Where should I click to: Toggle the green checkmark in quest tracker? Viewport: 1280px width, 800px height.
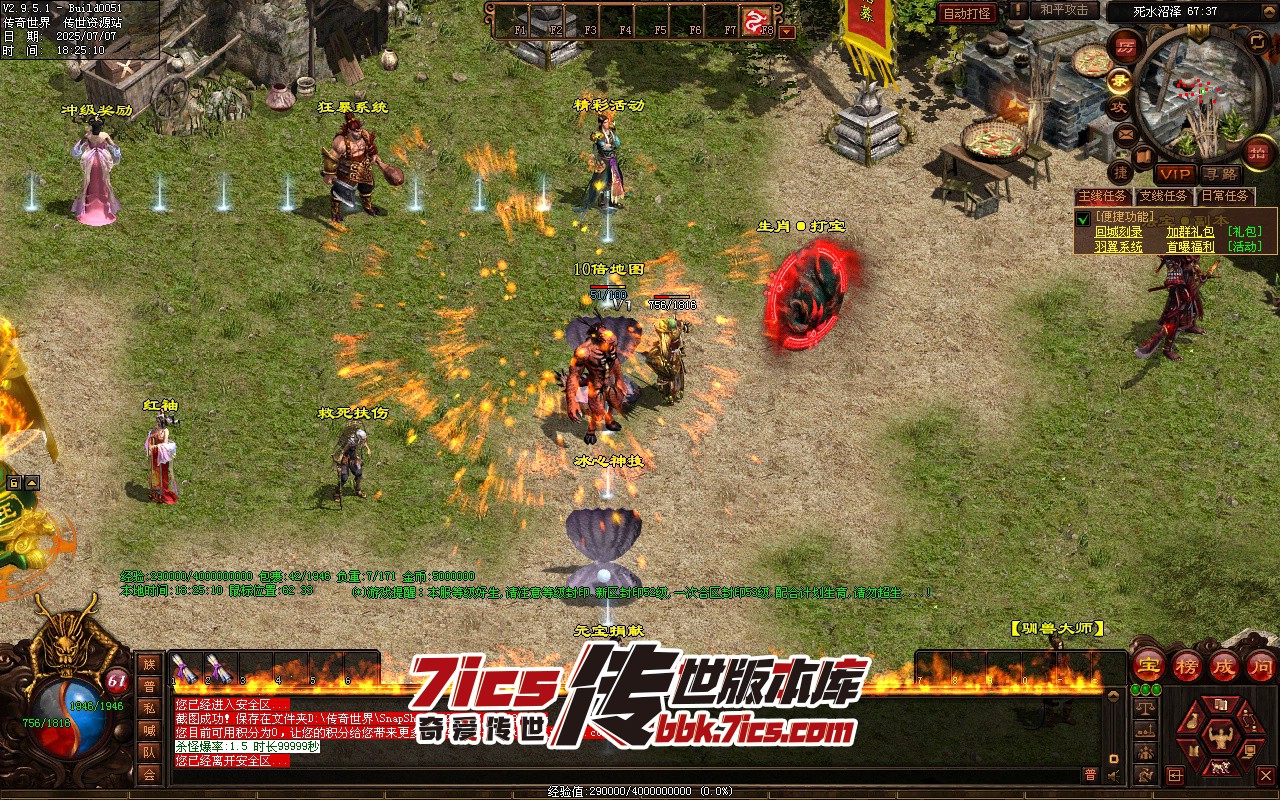1082,218
